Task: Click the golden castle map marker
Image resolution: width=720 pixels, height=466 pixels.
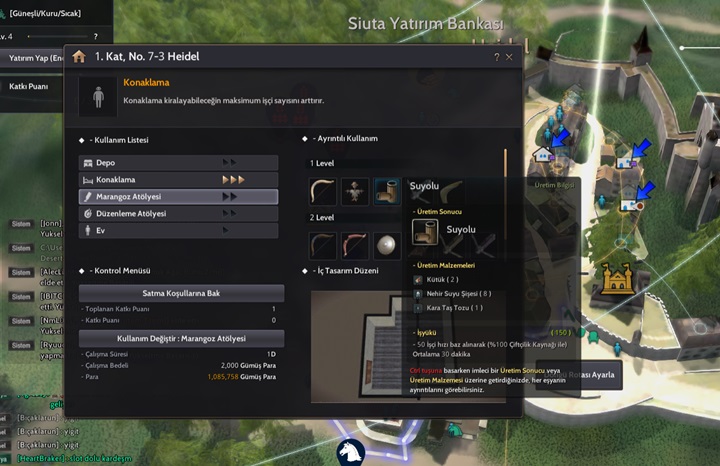Action: point(615,277)
